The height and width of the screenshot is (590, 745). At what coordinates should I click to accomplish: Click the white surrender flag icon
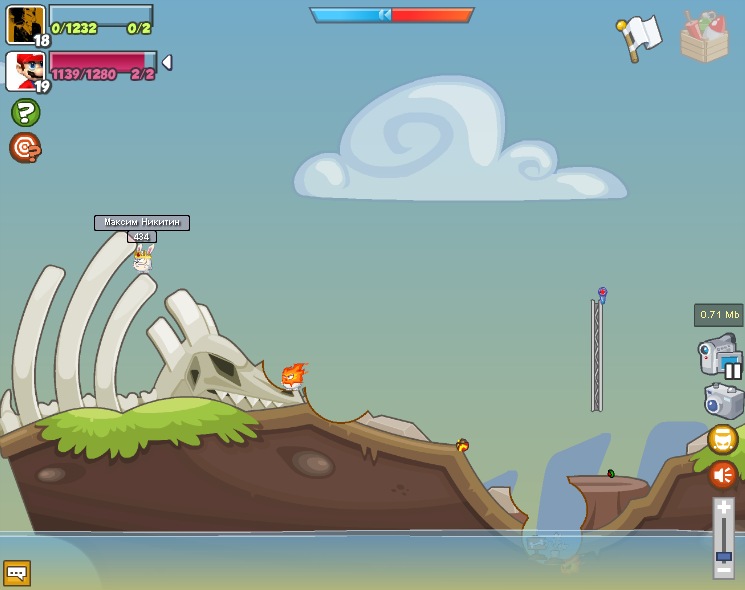click(640, 37)
